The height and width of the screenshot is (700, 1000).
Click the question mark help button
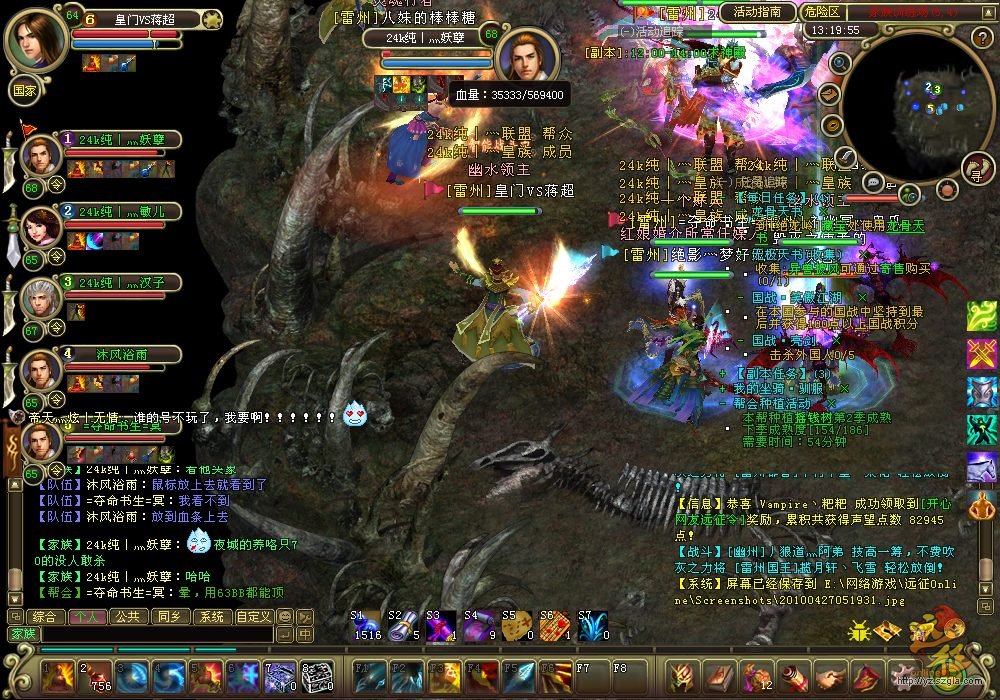click(982, 37)
